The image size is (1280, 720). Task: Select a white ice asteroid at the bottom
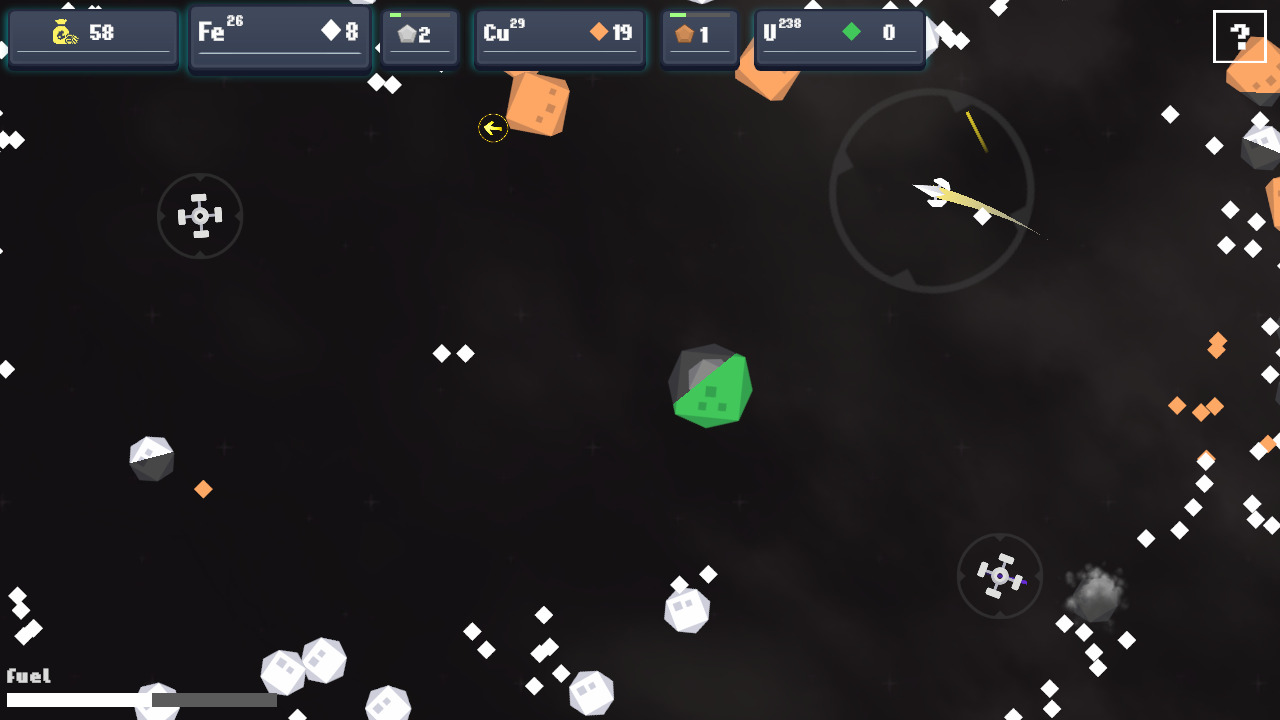[687, 609]
